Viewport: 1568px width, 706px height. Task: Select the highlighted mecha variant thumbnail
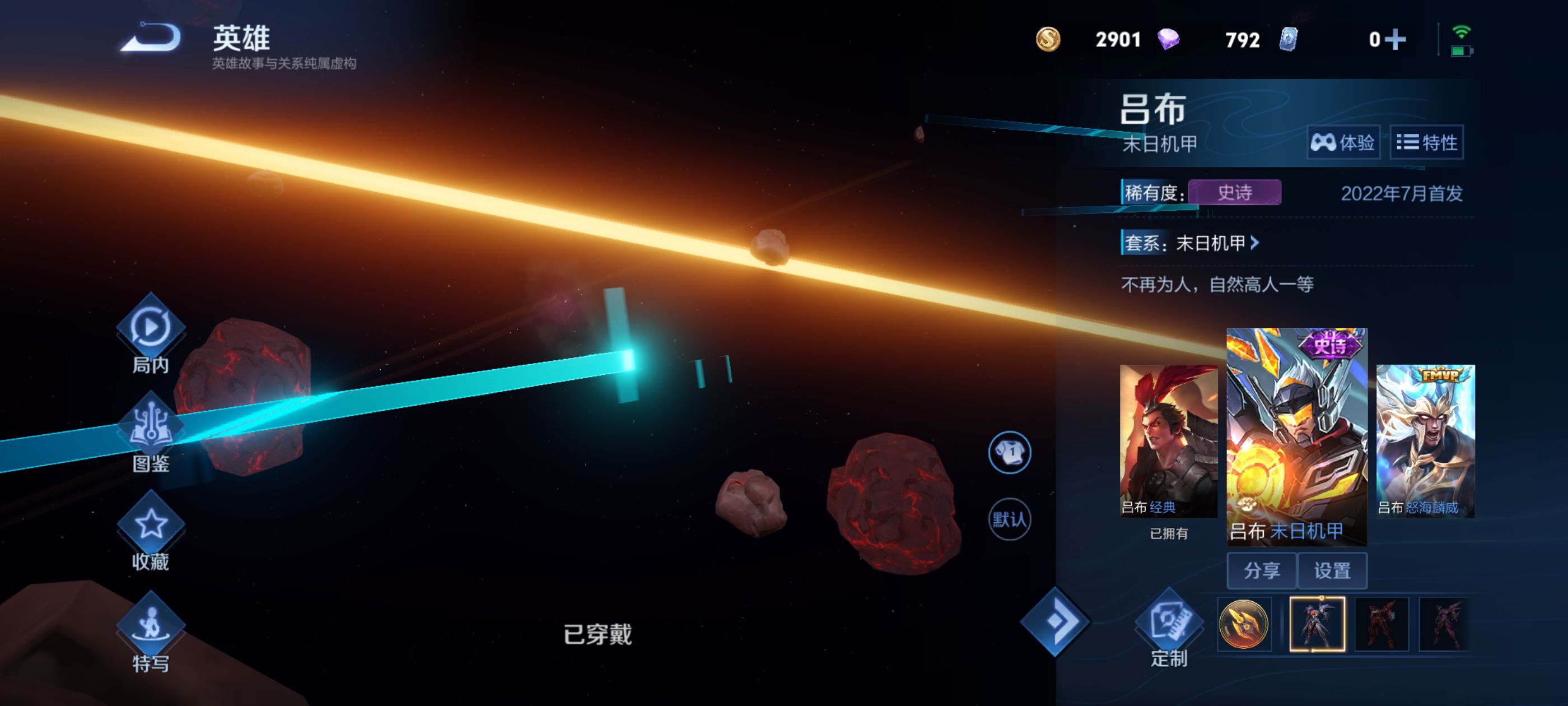click(1317, 624)
